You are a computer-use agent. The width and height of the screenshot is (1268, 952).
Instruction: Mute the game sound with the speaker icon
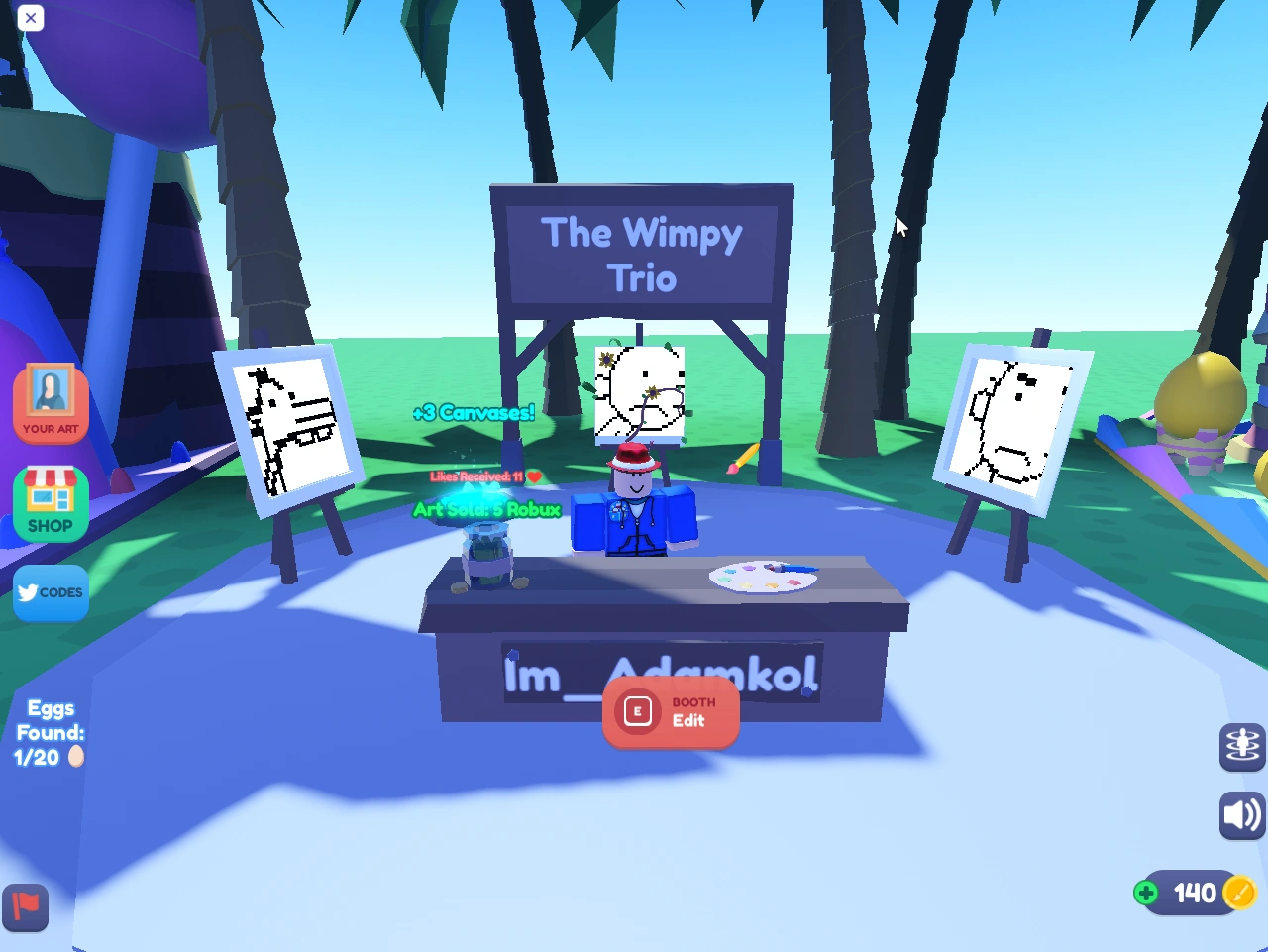(x=1241, y=815)
